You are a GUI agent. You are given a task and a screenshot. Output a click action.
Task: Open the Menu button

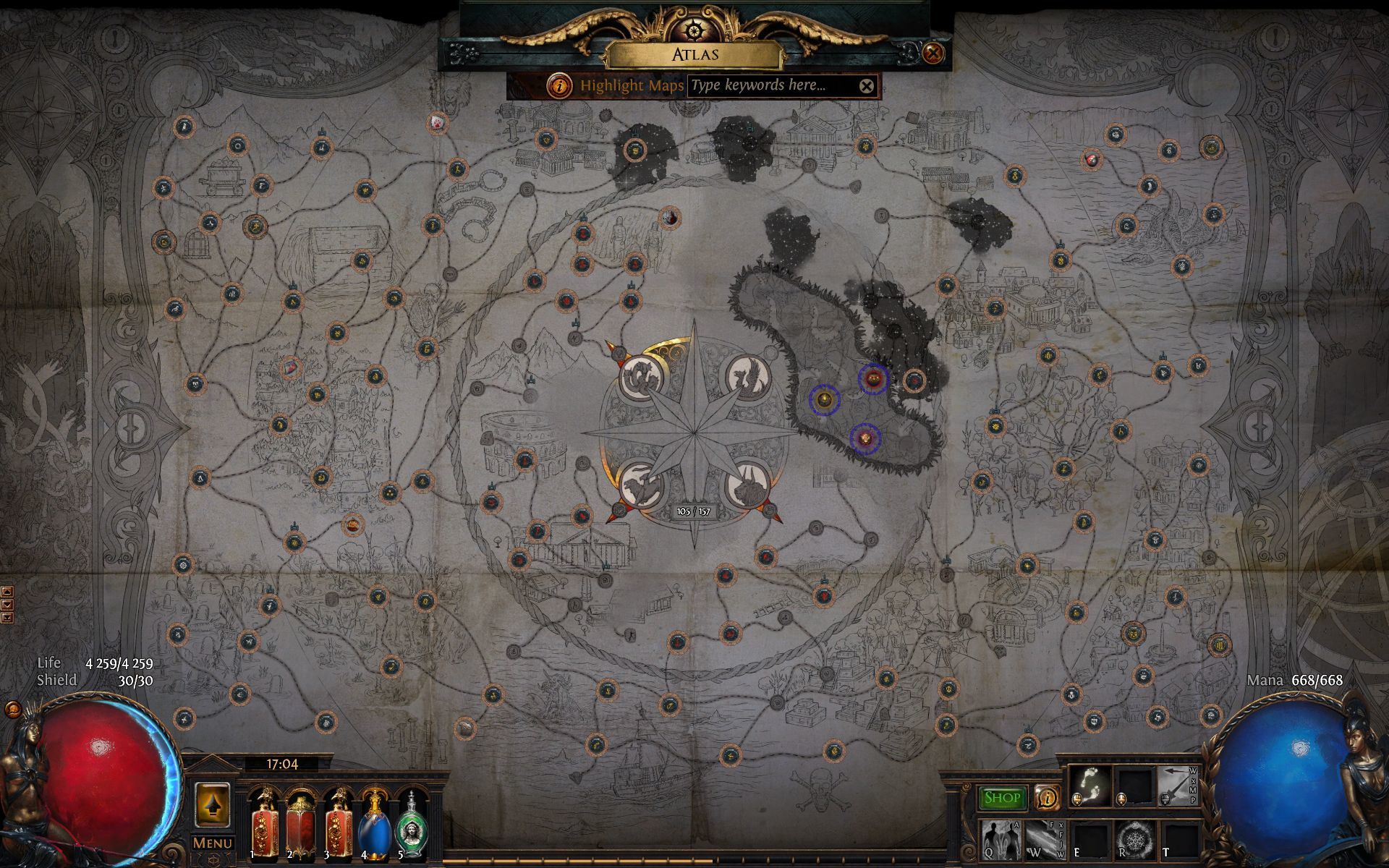tap(212, 843)
